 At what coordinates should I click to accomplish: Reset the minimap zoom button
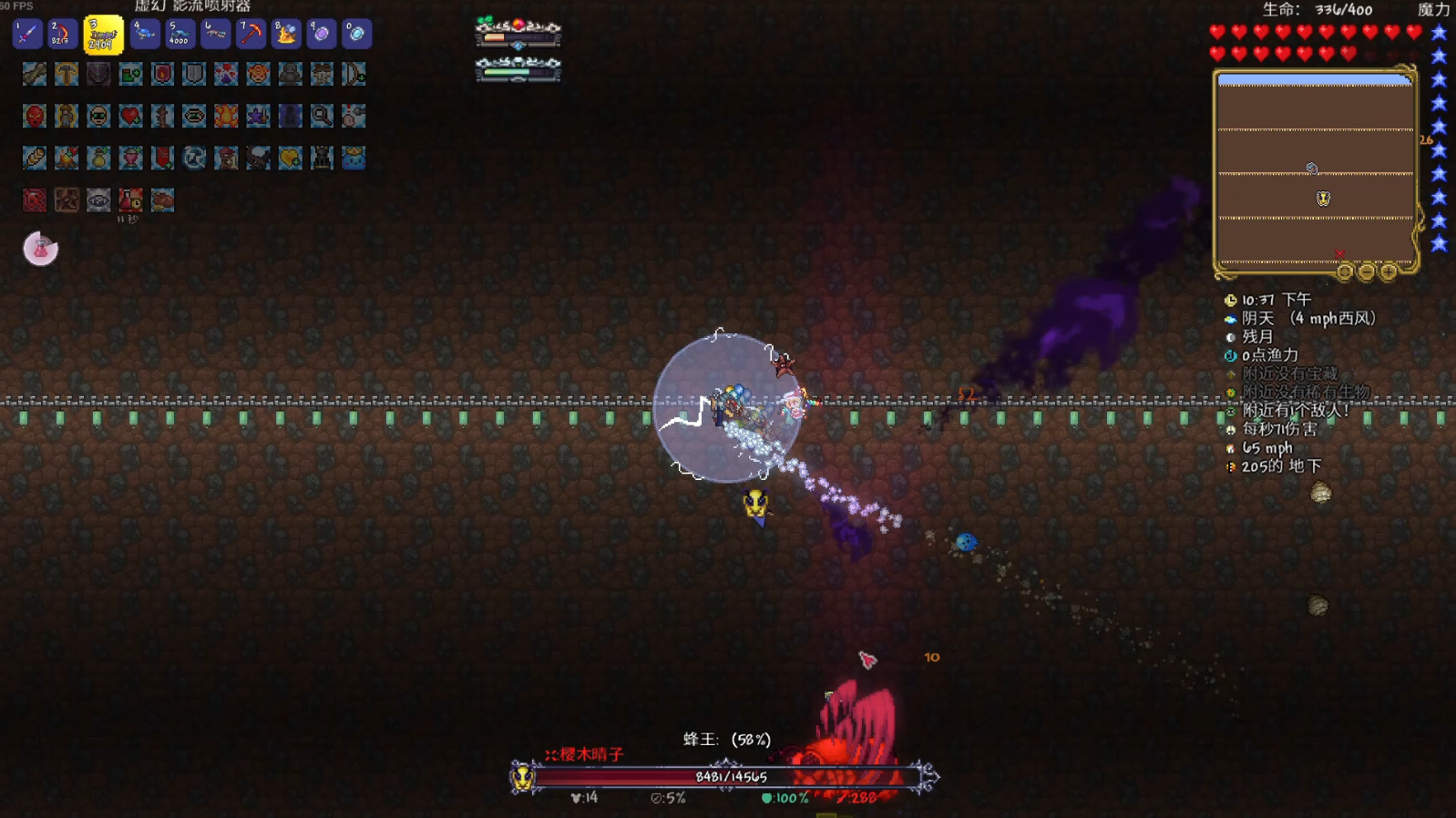click(x=1344, y=271)
